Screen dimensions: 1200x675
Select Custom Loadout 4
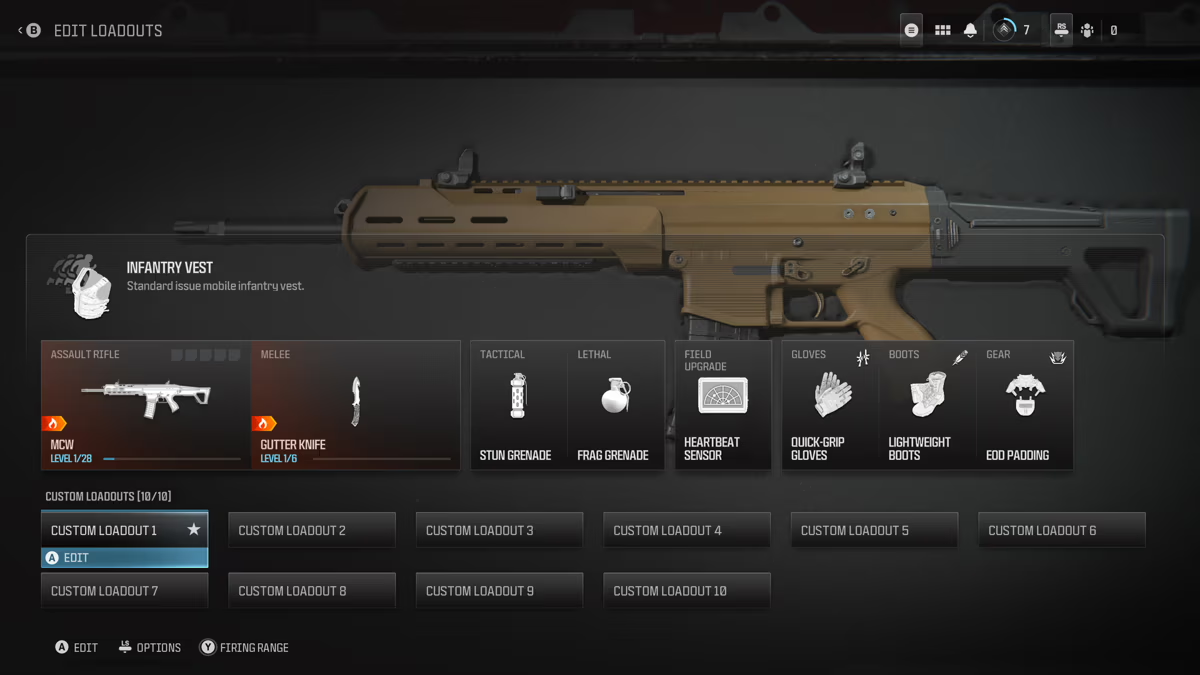687,530
